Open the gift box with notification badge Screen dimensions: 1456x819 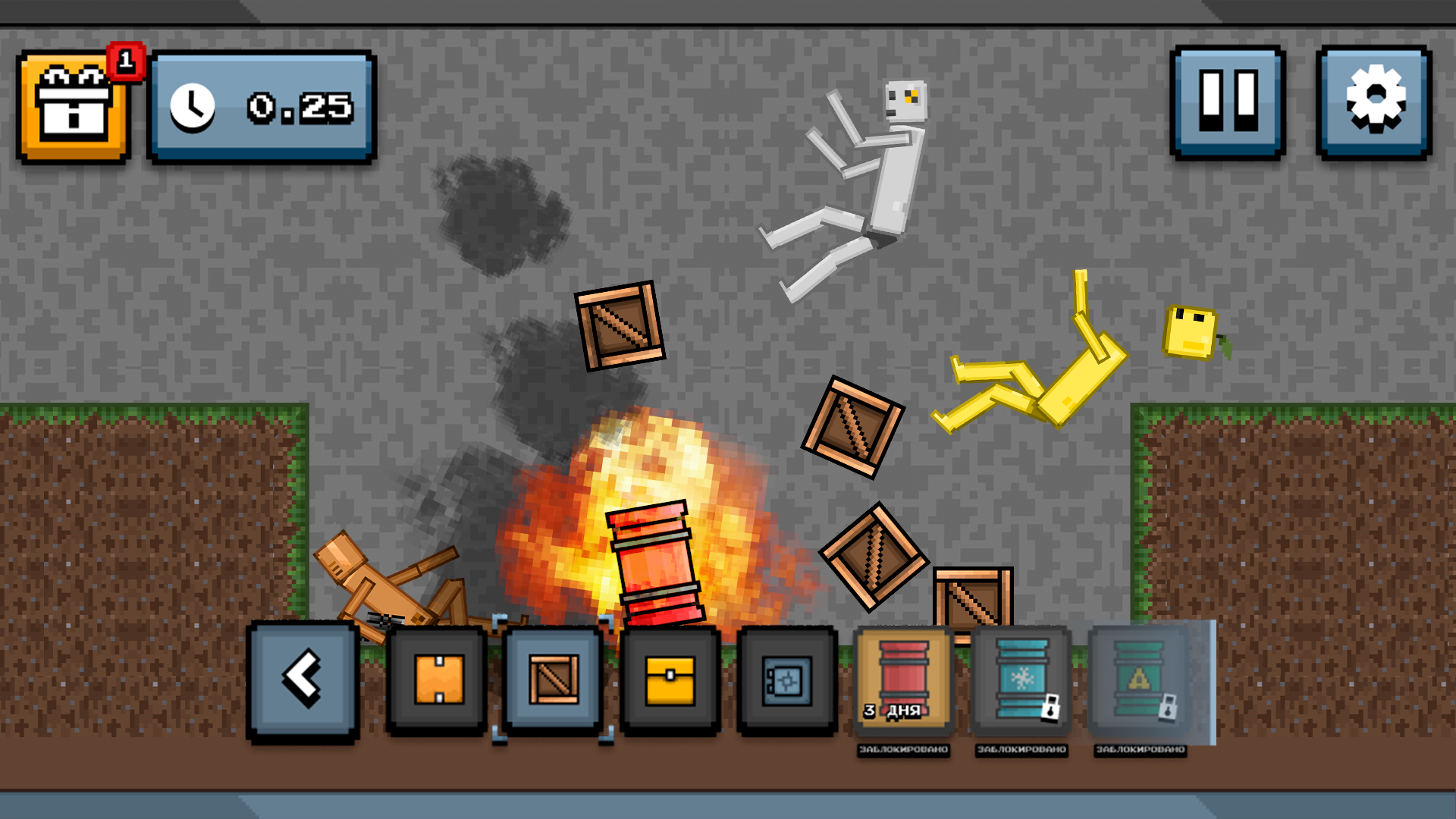[x=72, y=106]
